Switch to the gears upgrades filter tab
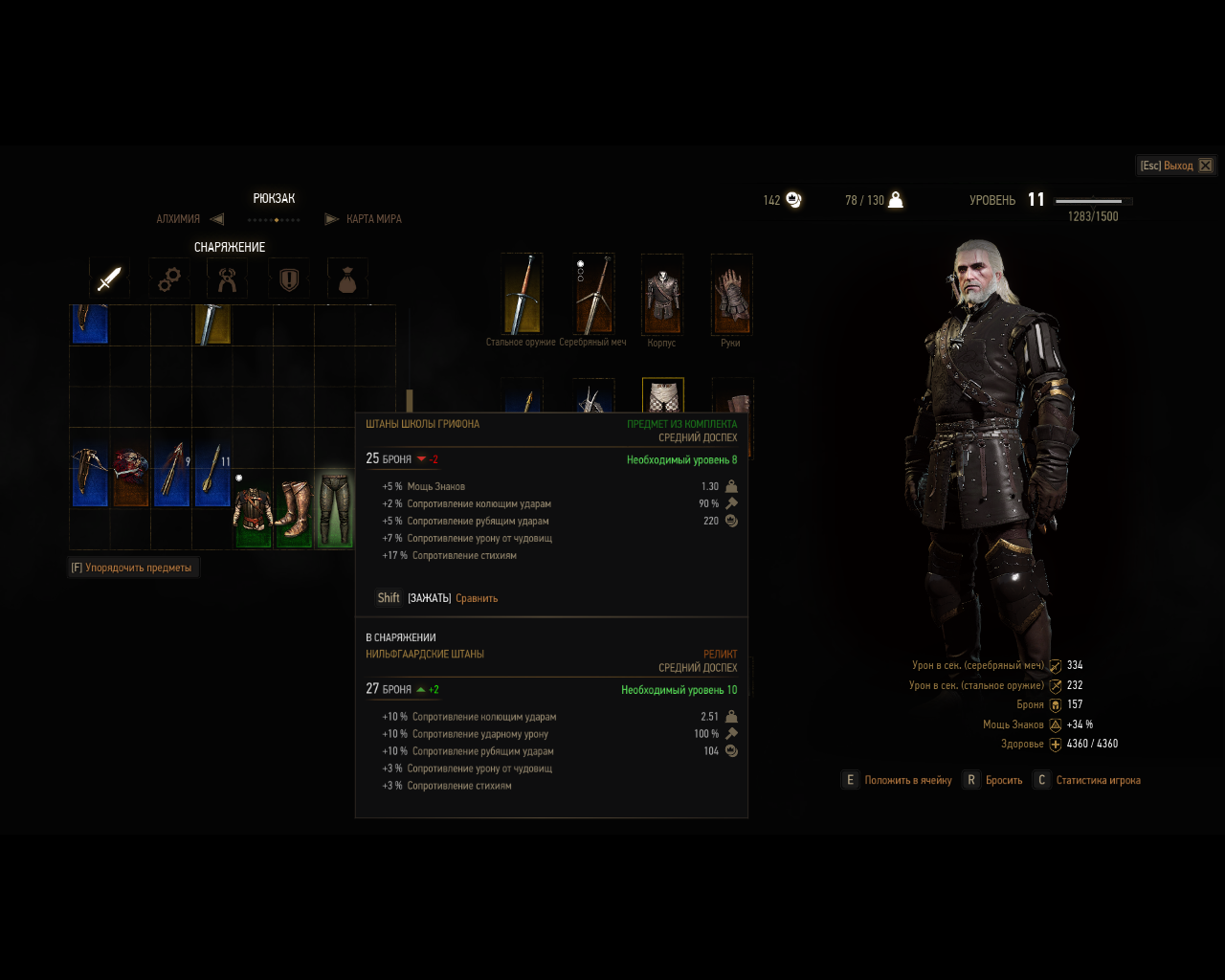This screenshot has width=1225, height=980. click(x=169, y=278)
